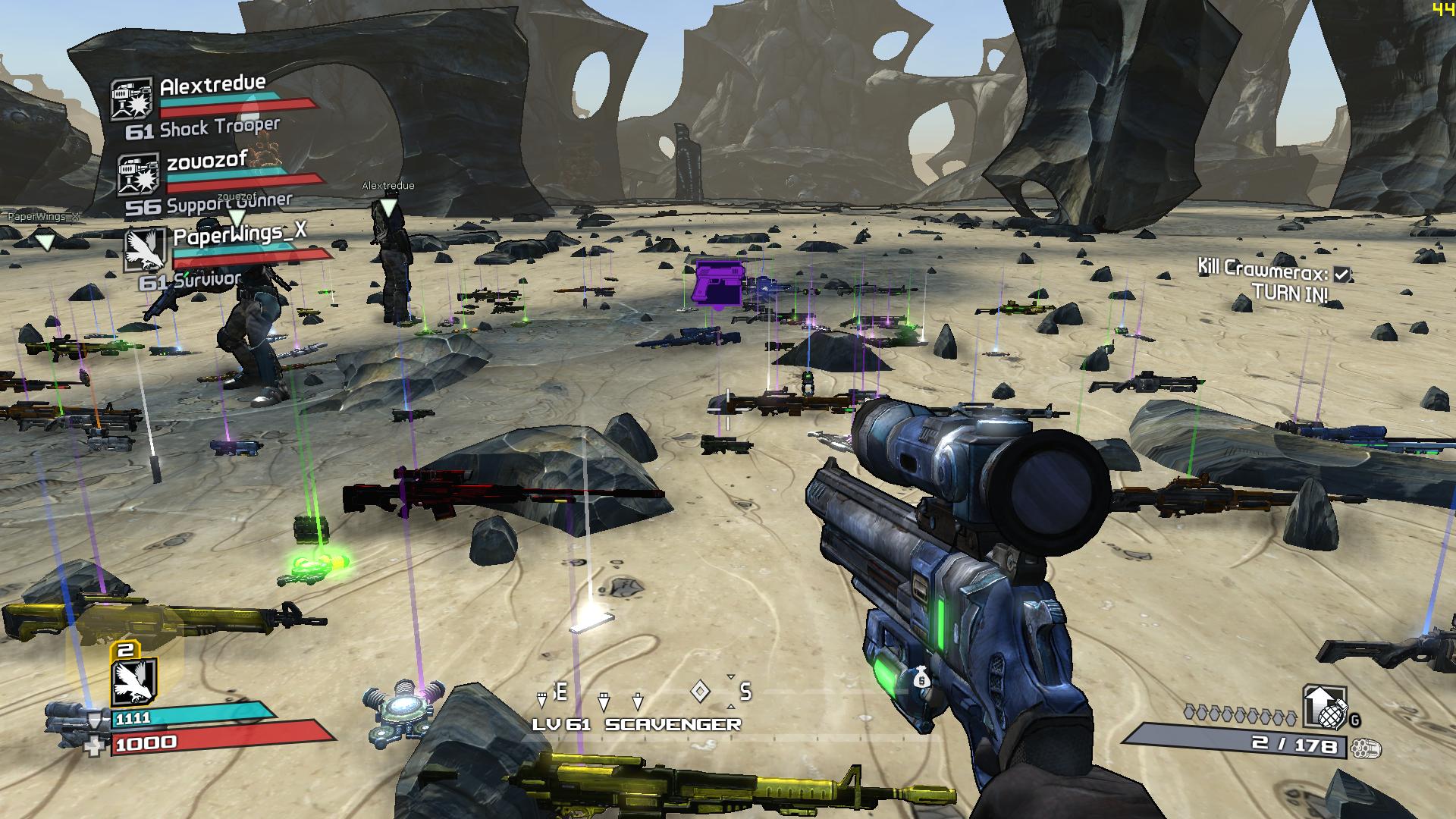Click the health cross icon beside the red bar

click(x=96, y=747)
